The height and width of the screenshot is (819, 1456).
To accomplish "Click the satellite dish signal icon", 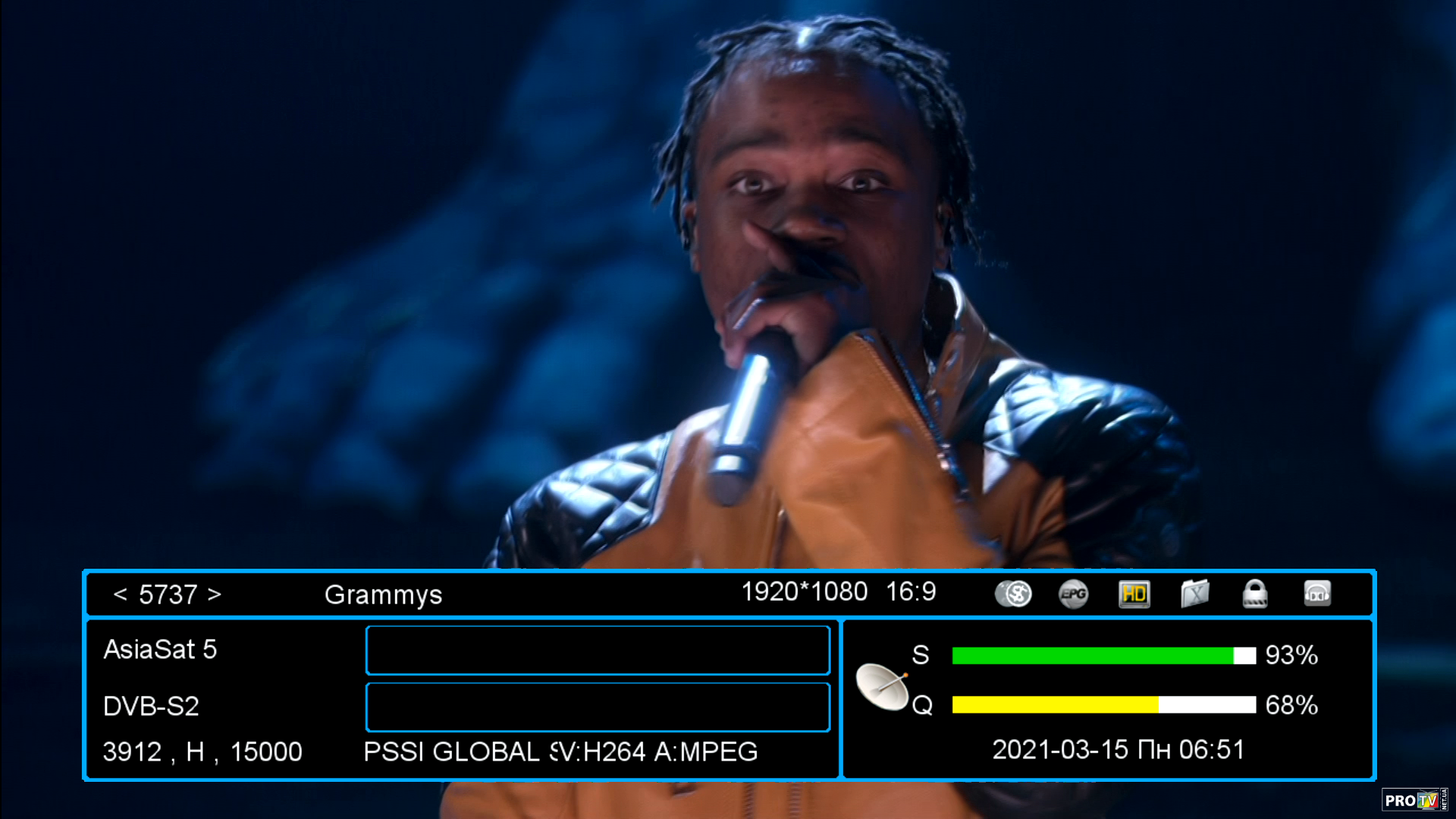I will (x=882, y=686).
